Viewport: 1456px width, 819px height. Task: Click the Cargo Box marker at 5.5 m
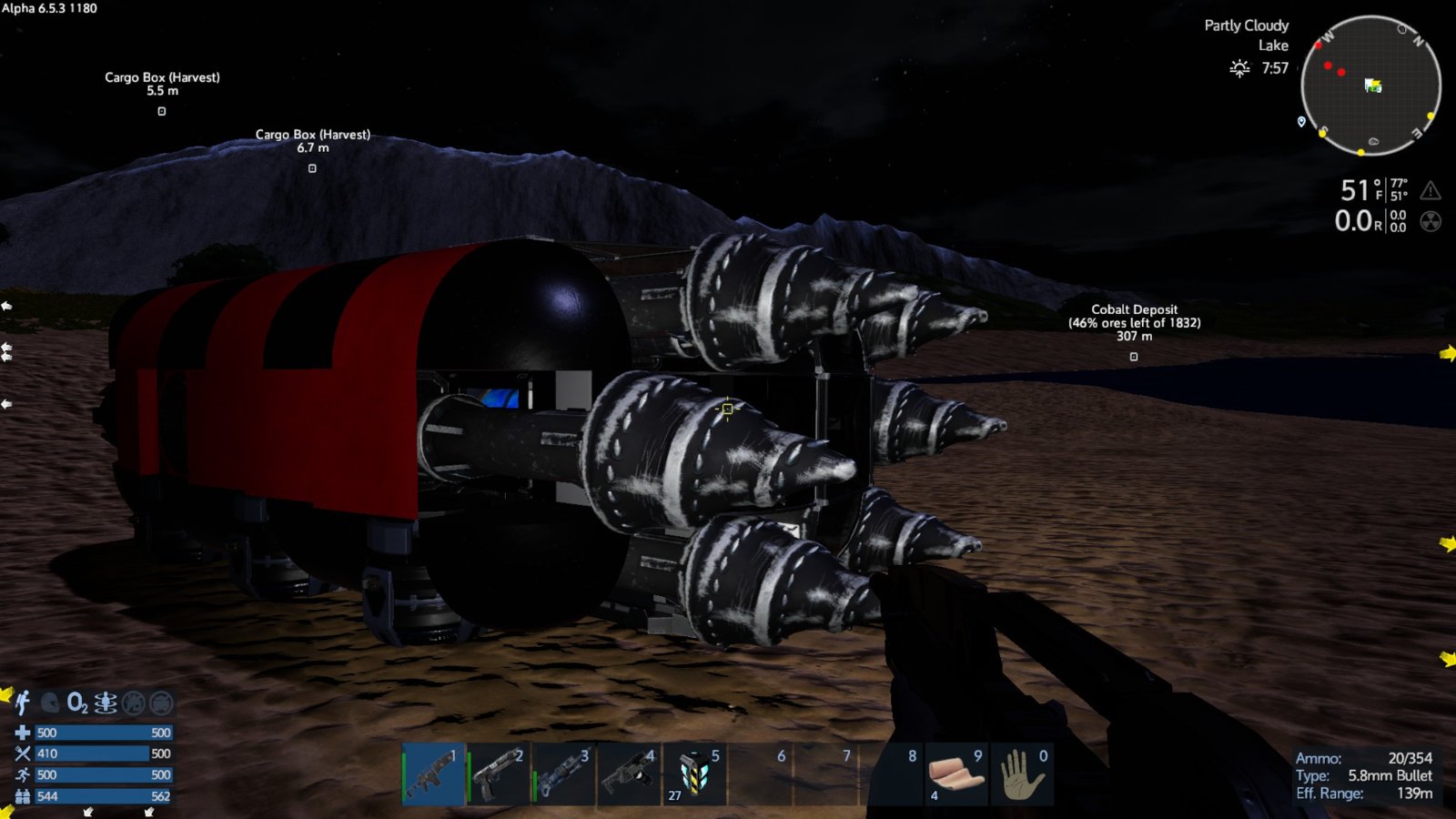pyautogui.click(x=162, y=111)
